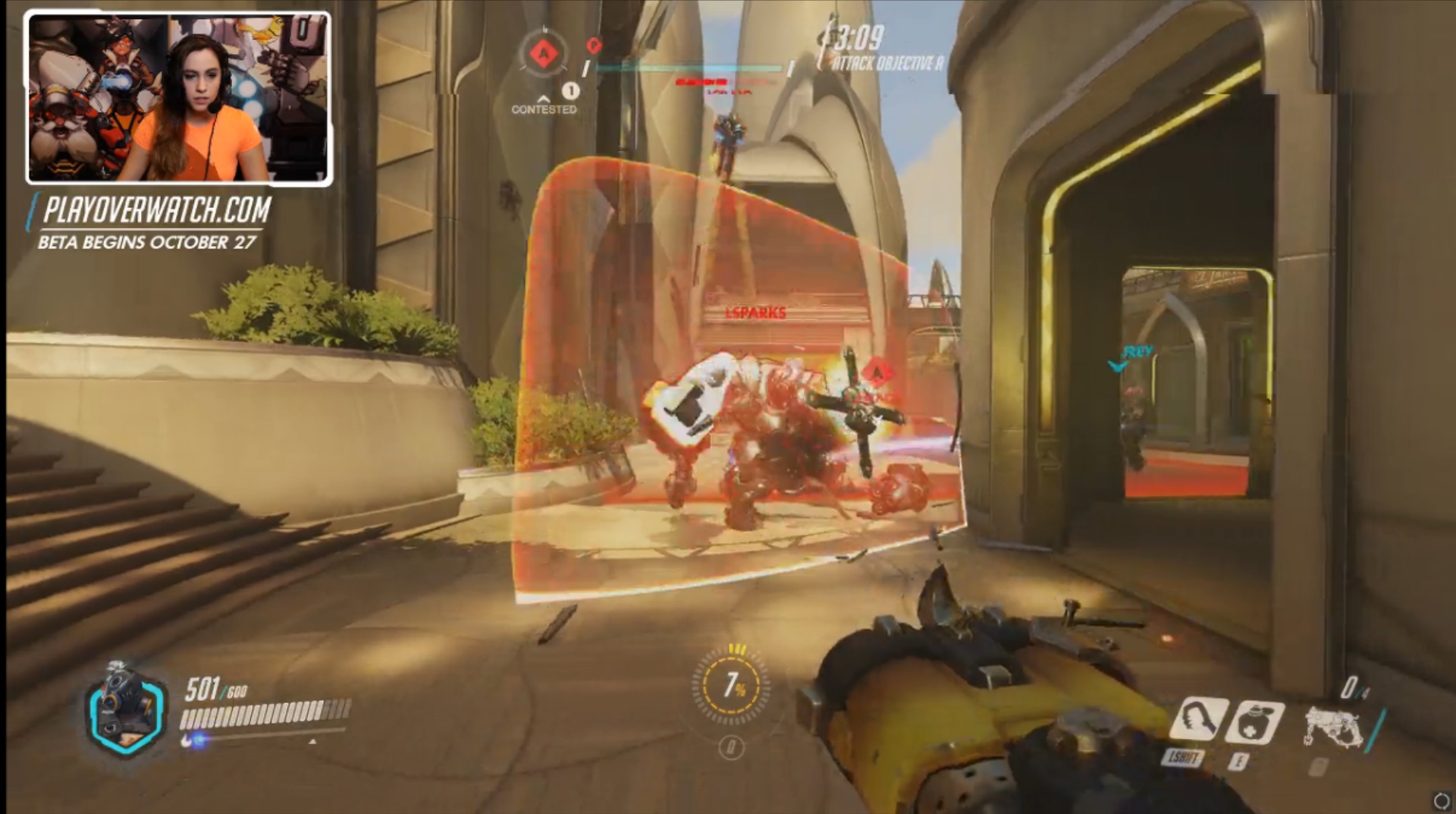The image size is (1456, 814).
Task: Click the objective A capture indicator
Action: tap(543, 55)
